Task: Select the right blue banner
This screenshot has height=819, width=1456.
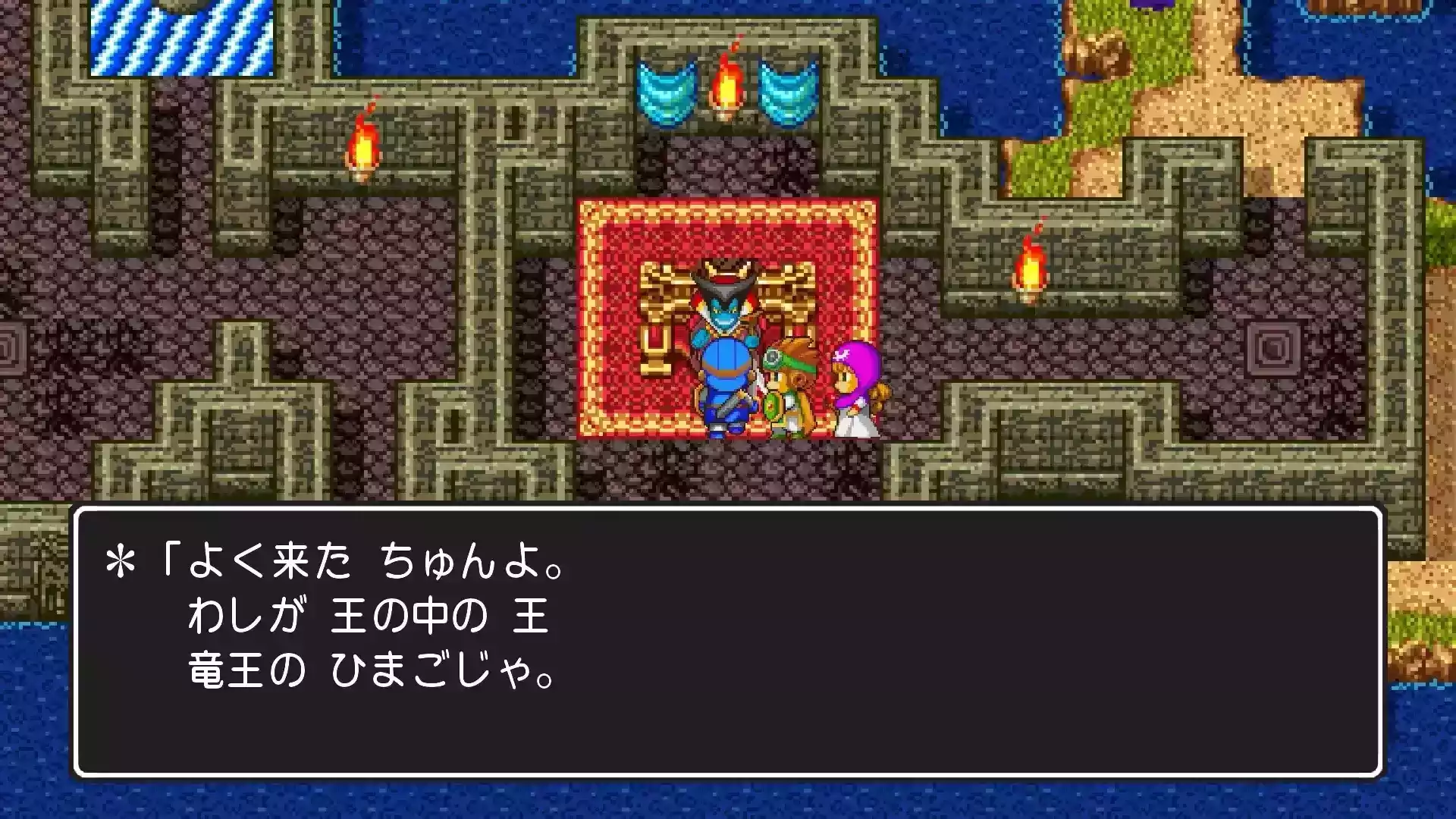Action: pos(787,91)
